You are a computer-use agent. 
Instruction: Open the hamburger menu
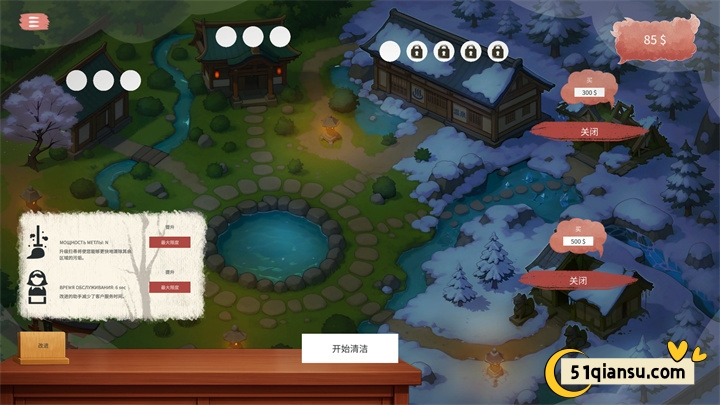click(x=35, y=20)
